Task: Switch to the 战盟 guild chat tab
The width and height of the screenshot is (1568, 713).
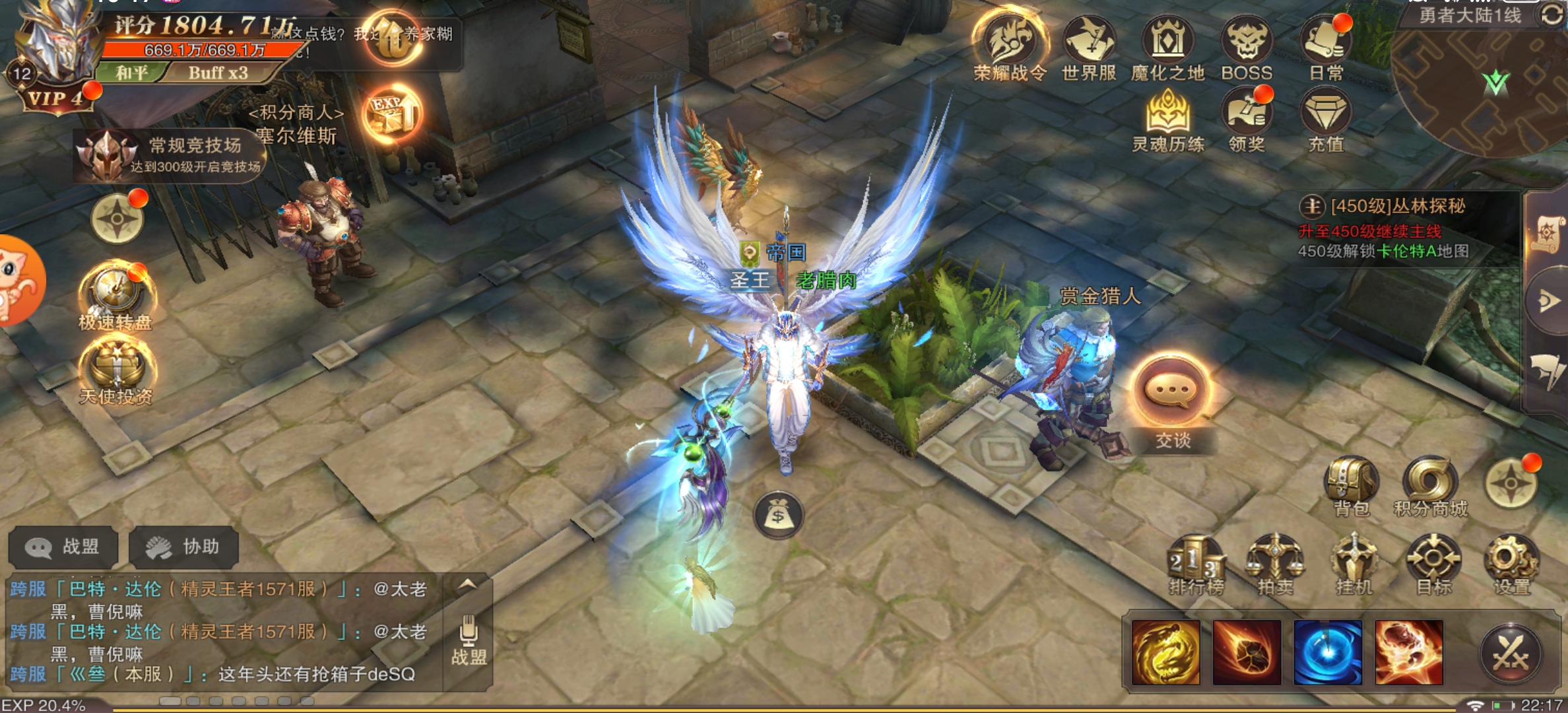Action: point(63,547)
